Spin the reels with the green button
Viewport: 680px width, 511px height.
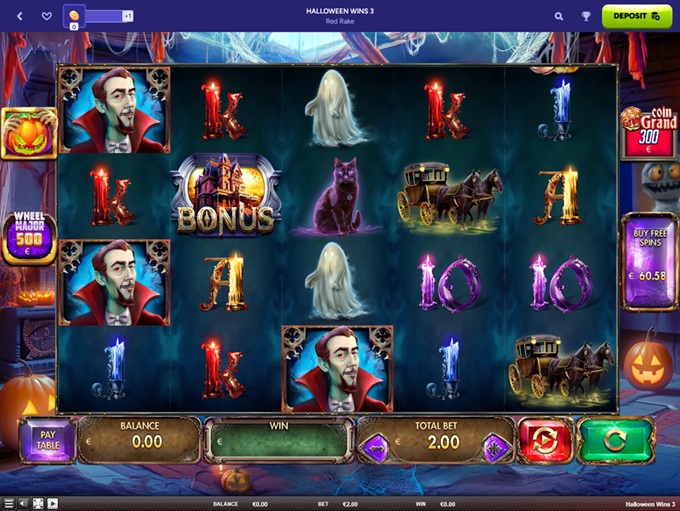click(x=616, y=440)
